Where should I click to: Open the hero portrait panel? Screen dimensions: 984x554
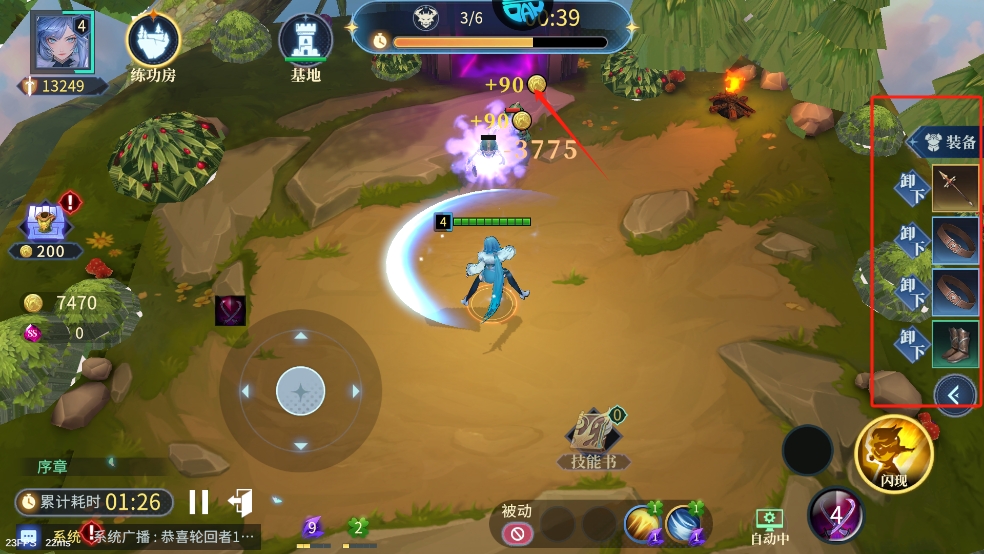click(x=61, y=44)
